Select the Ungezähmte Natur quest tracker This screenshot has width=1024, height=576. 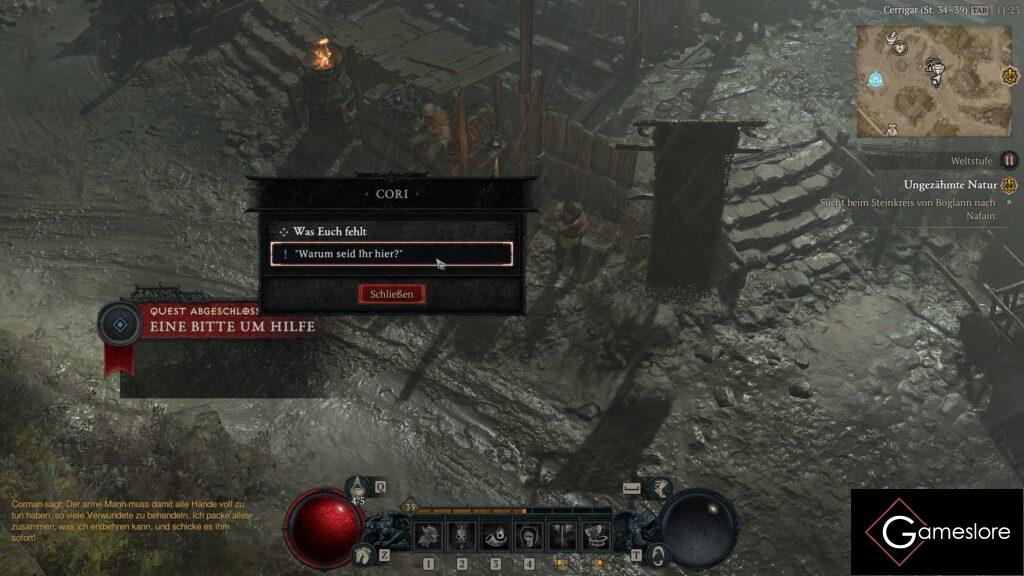950,185
